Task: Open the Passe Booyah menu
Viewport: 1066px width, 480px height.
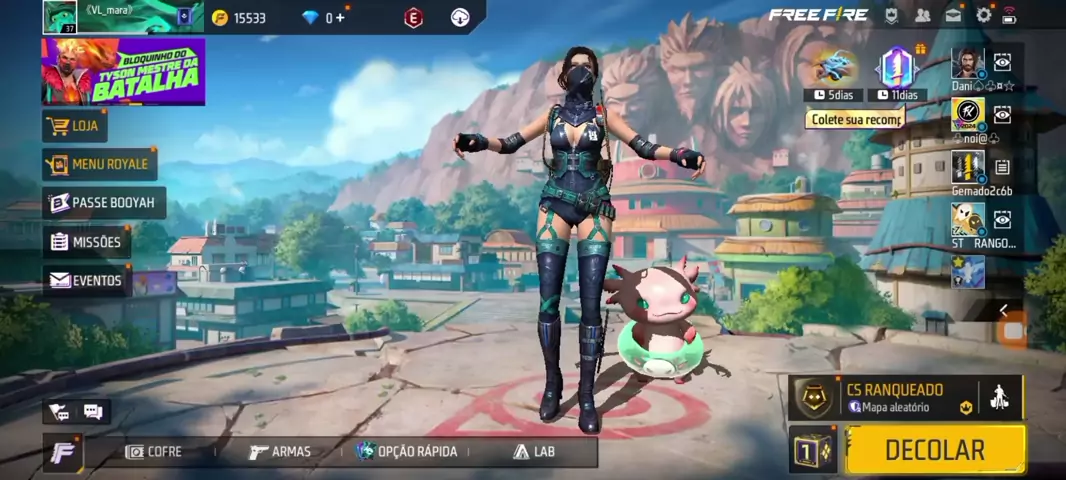Action: [103, 203]
